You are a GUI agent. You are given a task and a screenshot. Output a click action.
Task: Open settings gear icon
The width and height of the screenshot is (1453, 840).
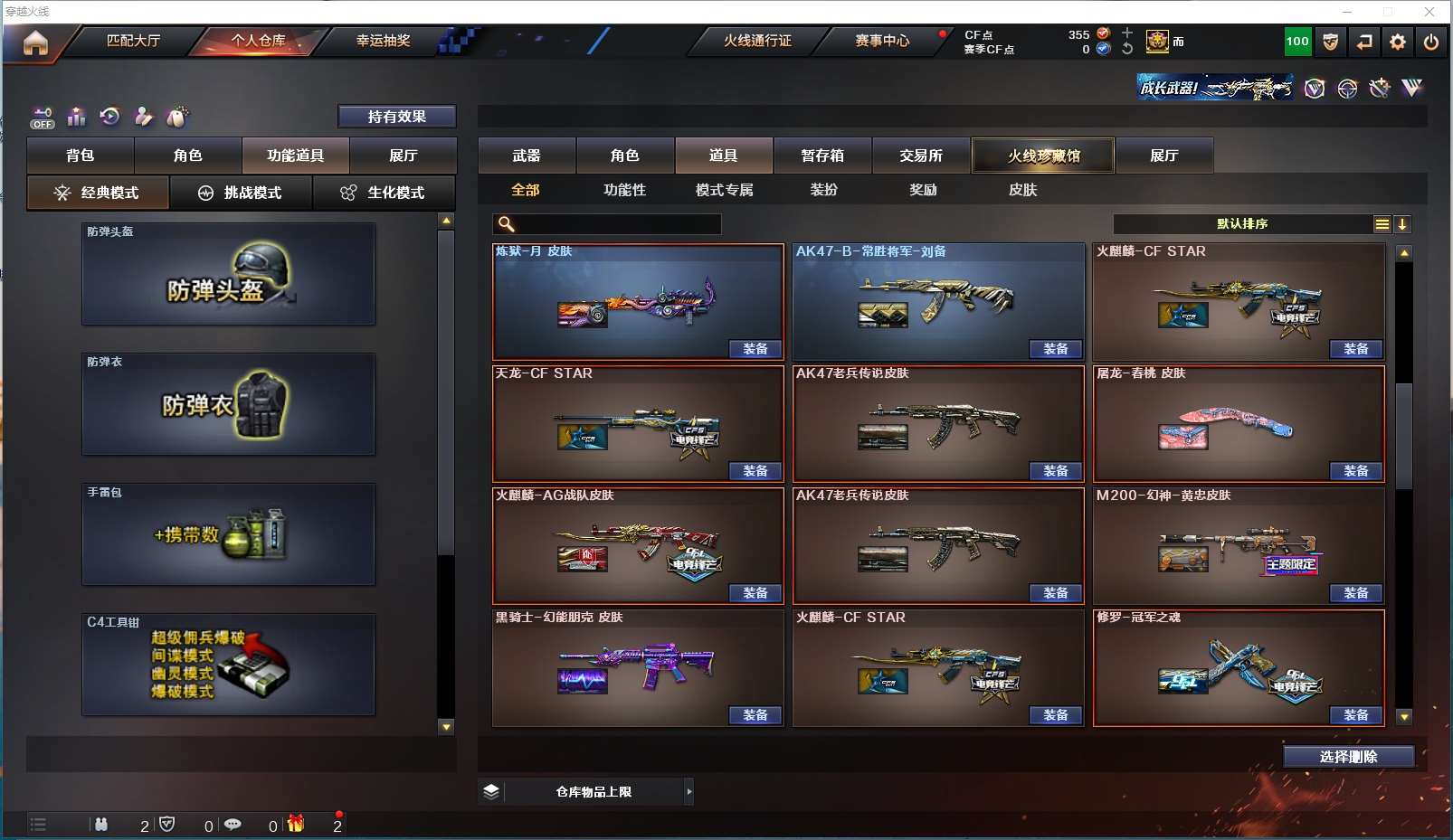pos(1397,42)
